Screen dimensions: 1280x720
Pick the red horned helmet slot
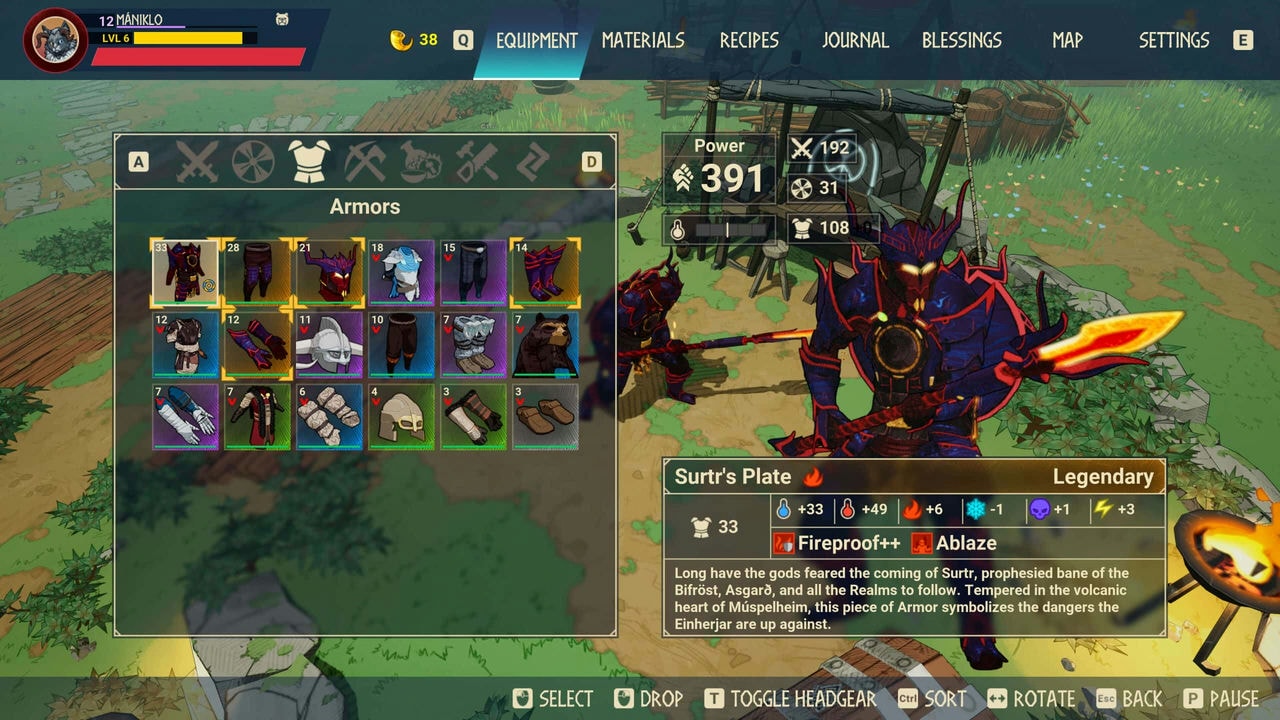click(329, 272)
